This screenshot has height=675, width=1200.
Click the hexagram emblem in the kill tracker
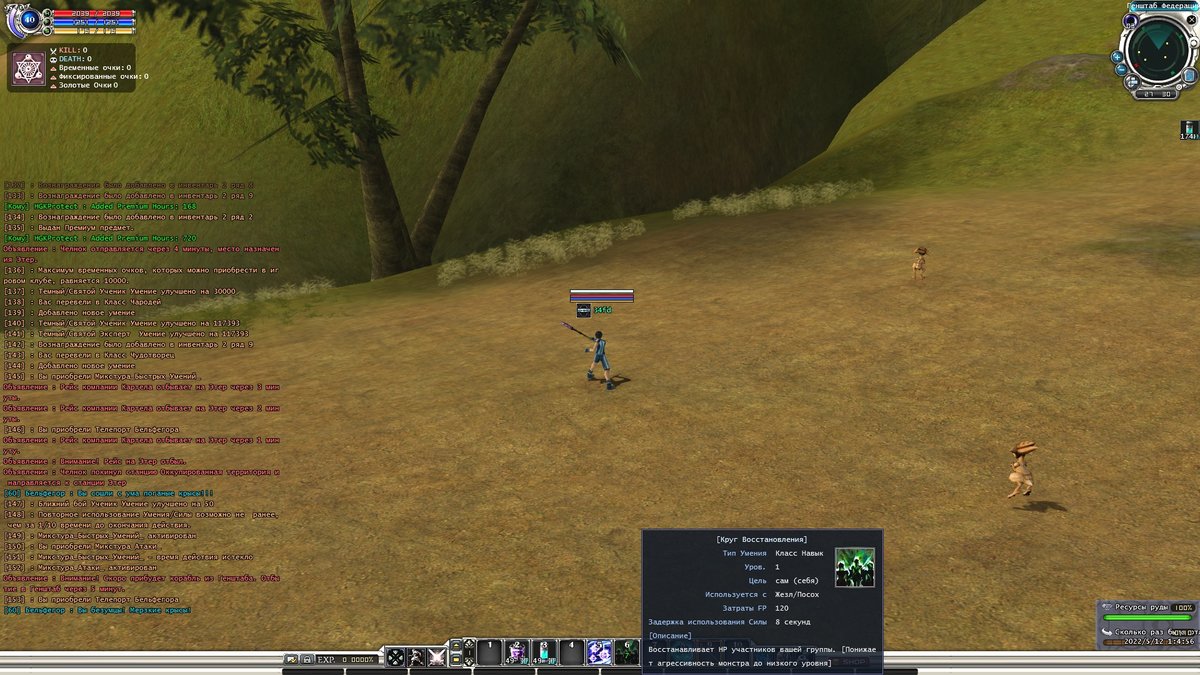click(x=27, y=68)
